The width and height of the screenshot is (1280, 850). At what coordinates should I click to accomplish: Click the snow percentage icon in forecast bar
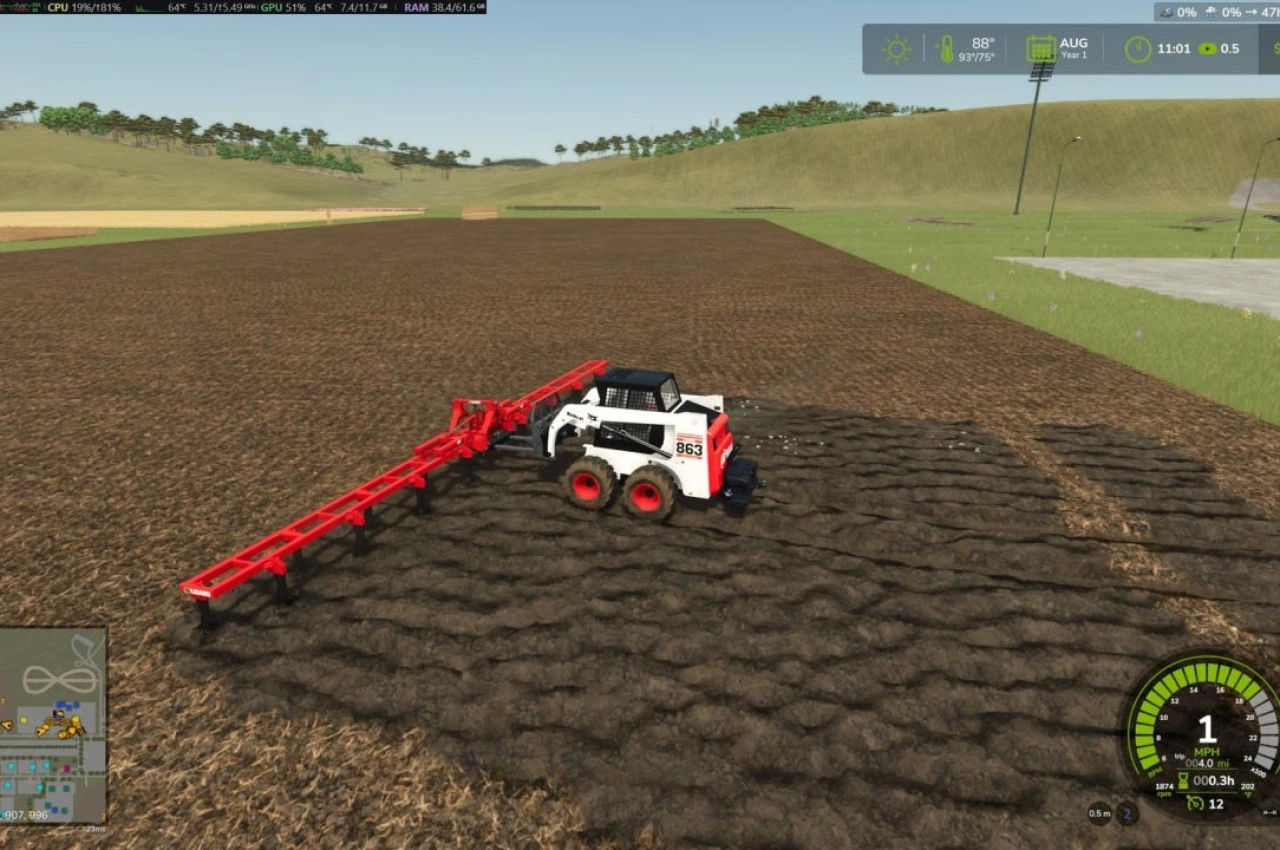(x=1166, y=12)
